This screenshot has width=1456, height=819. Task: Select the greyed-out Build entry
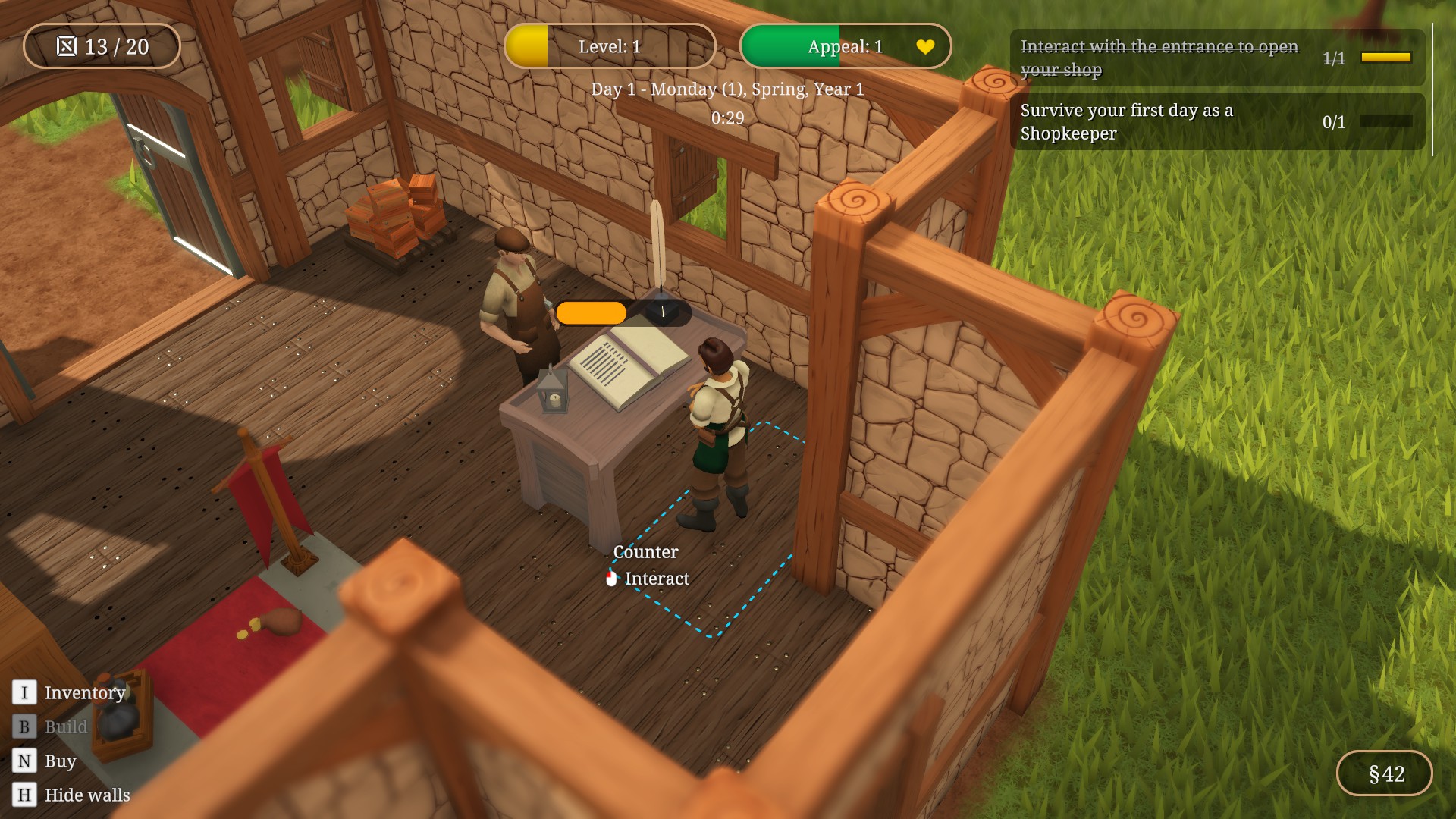click(x=65, y=726)
